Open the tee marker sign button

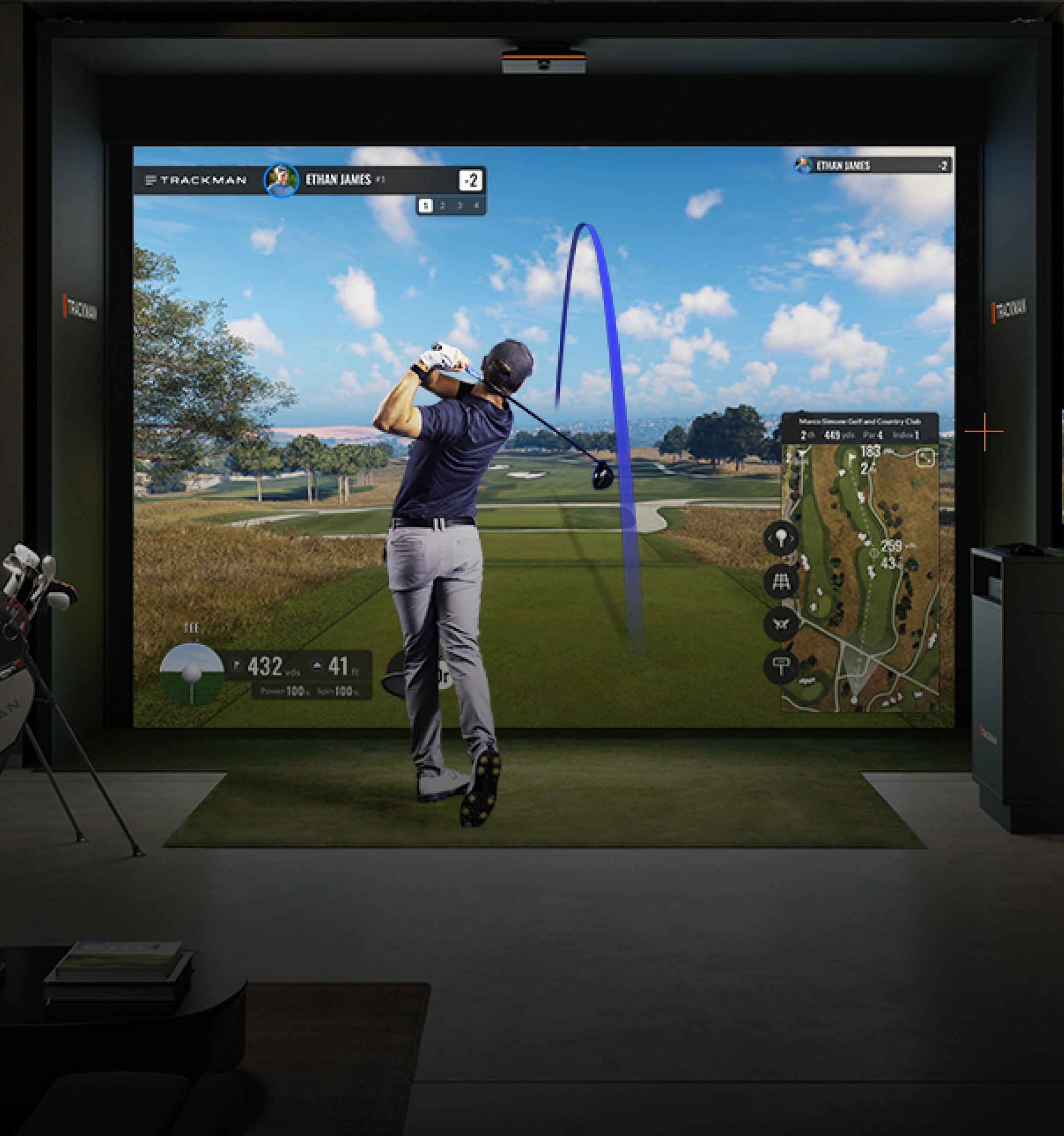coord(780,665)
